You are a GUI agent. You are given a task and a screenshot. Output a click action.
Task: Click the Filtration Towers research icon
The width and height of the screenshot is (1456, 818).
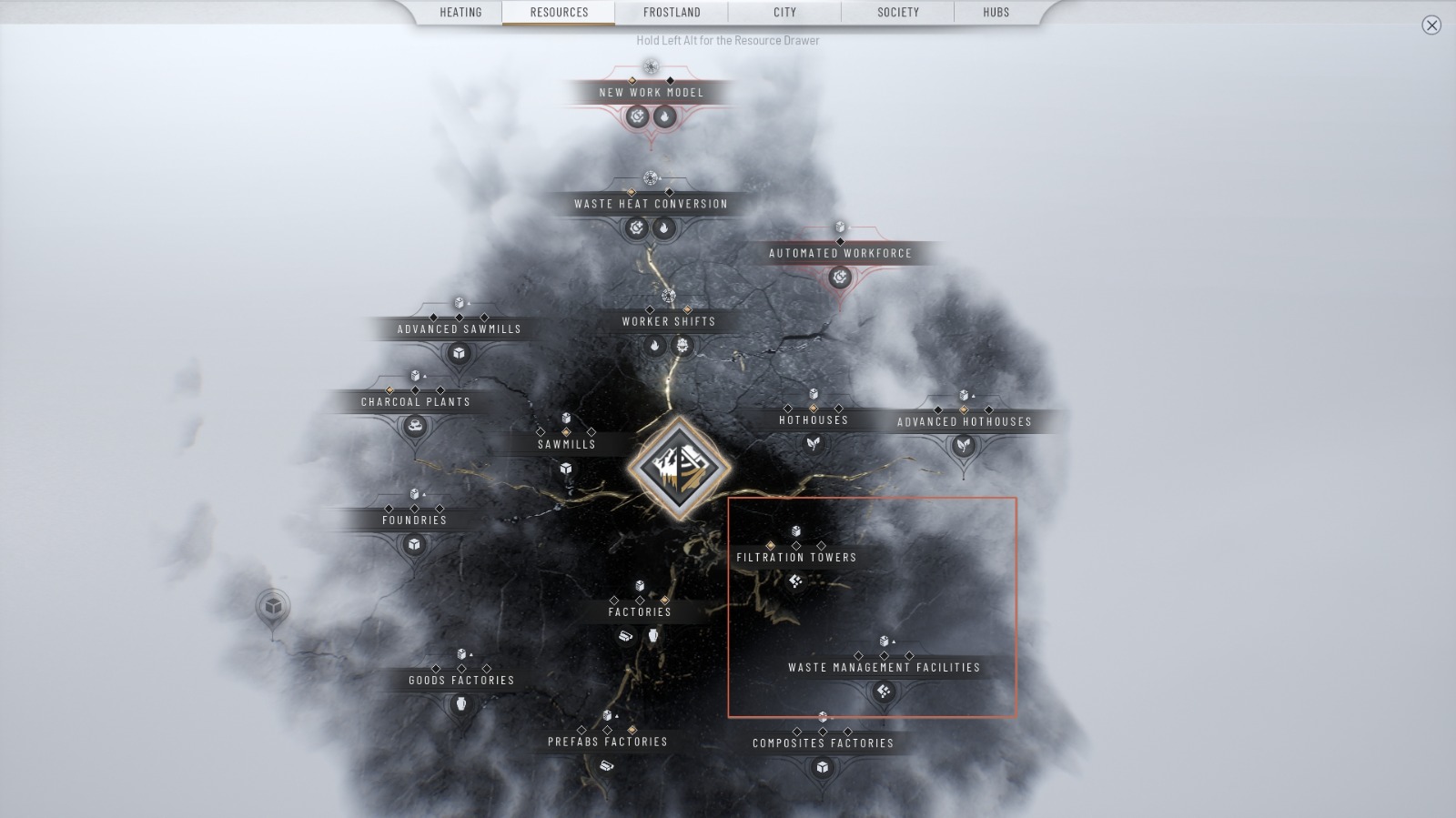pos(796,581)
